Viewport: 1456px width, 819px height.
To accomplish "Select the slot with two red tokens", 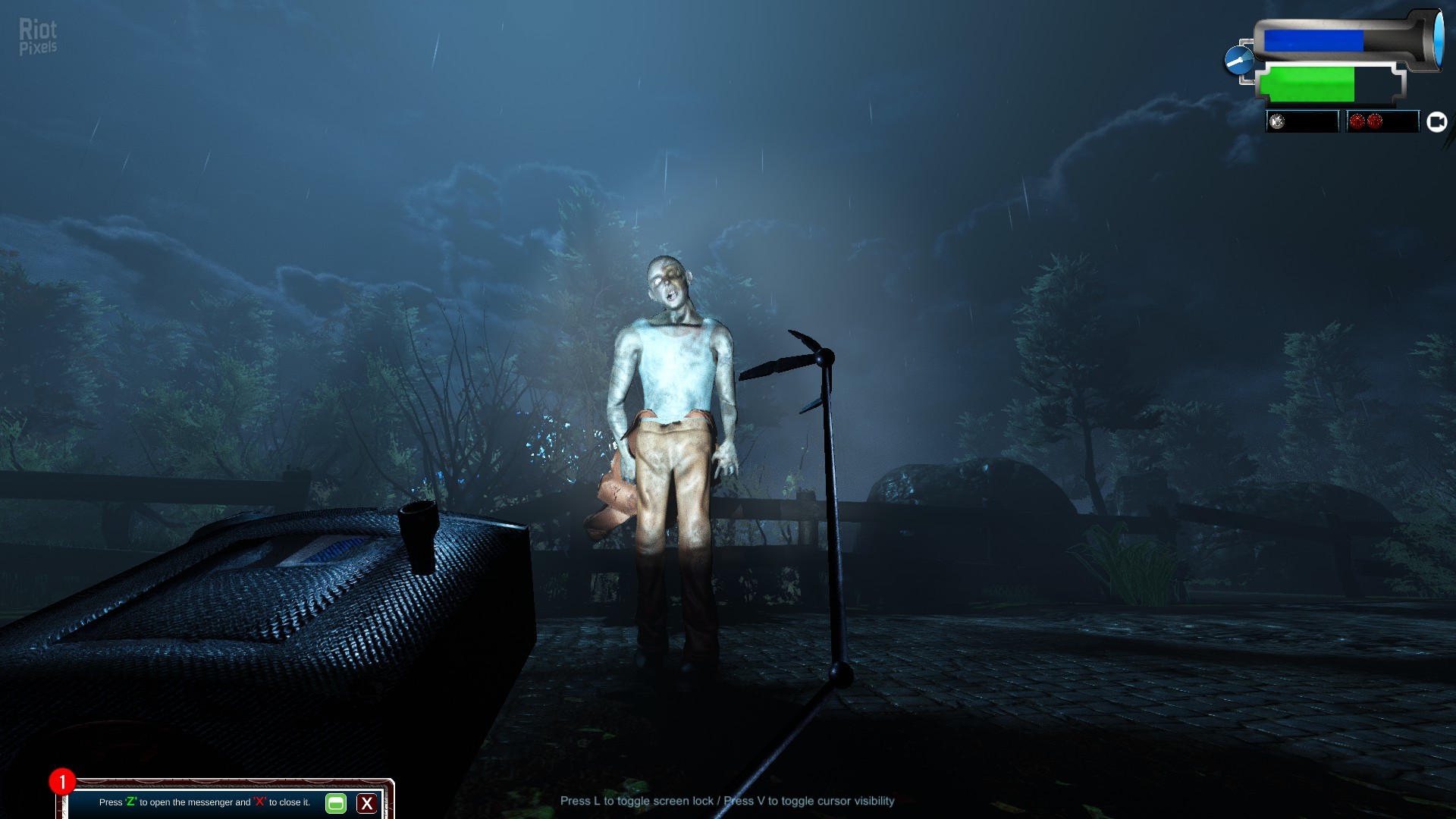I will pyautogui.click(x=1382, y=122).
